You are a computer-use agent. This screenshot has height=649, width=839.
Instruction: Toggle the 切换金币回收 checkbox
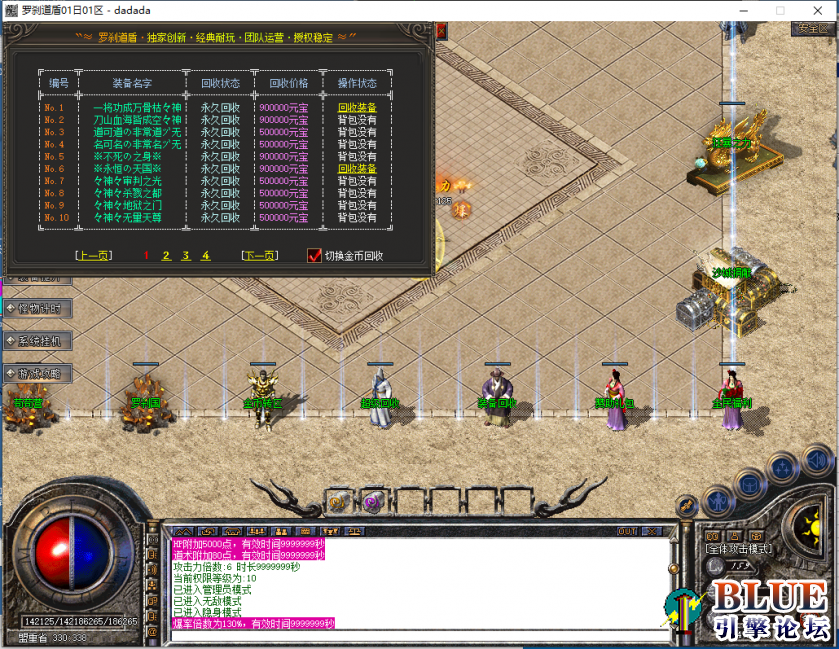[x=315, y=256]
